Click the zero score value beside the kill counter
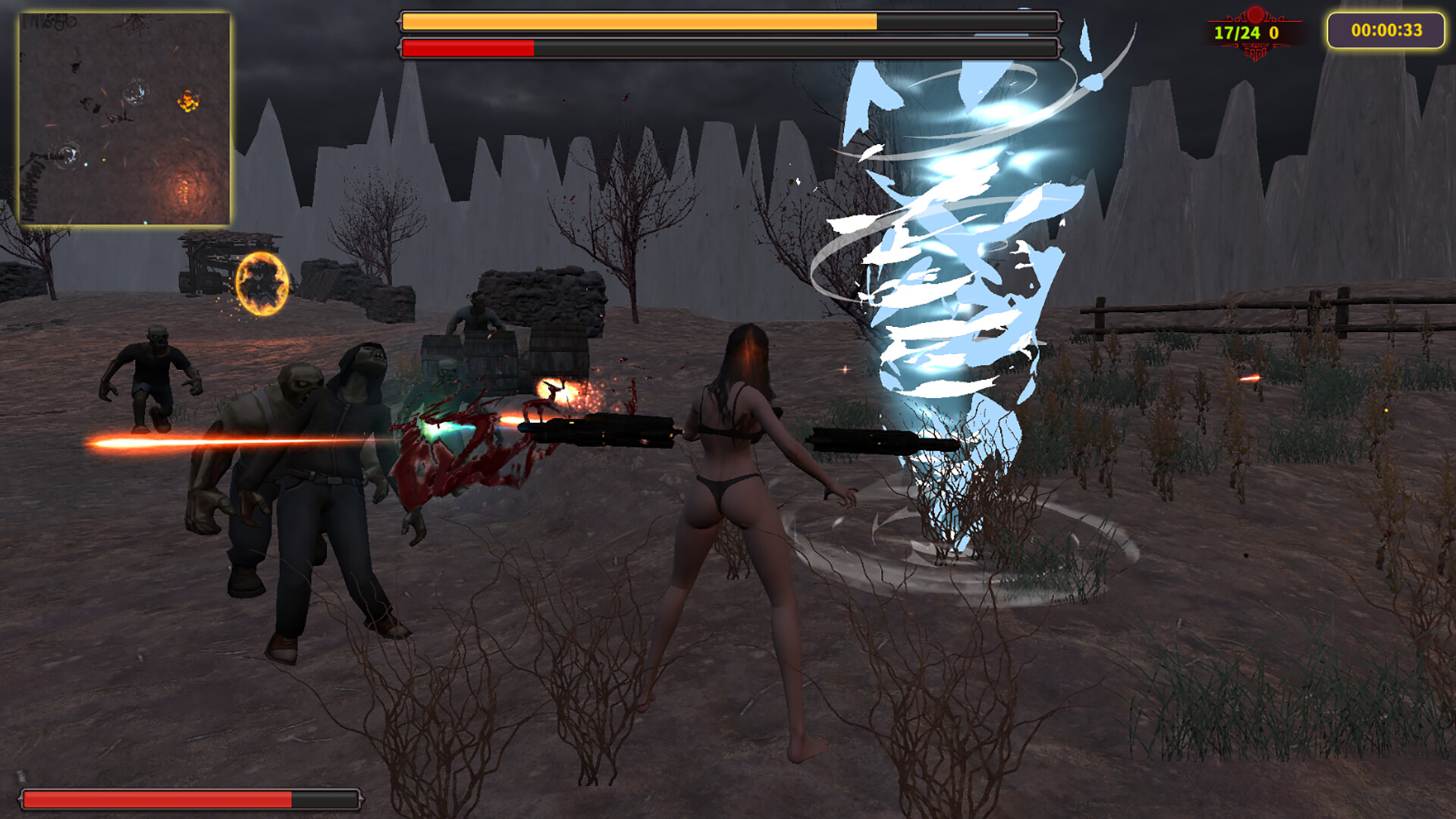This screenshot has height=819, width=1456. tap(1274, 31)
